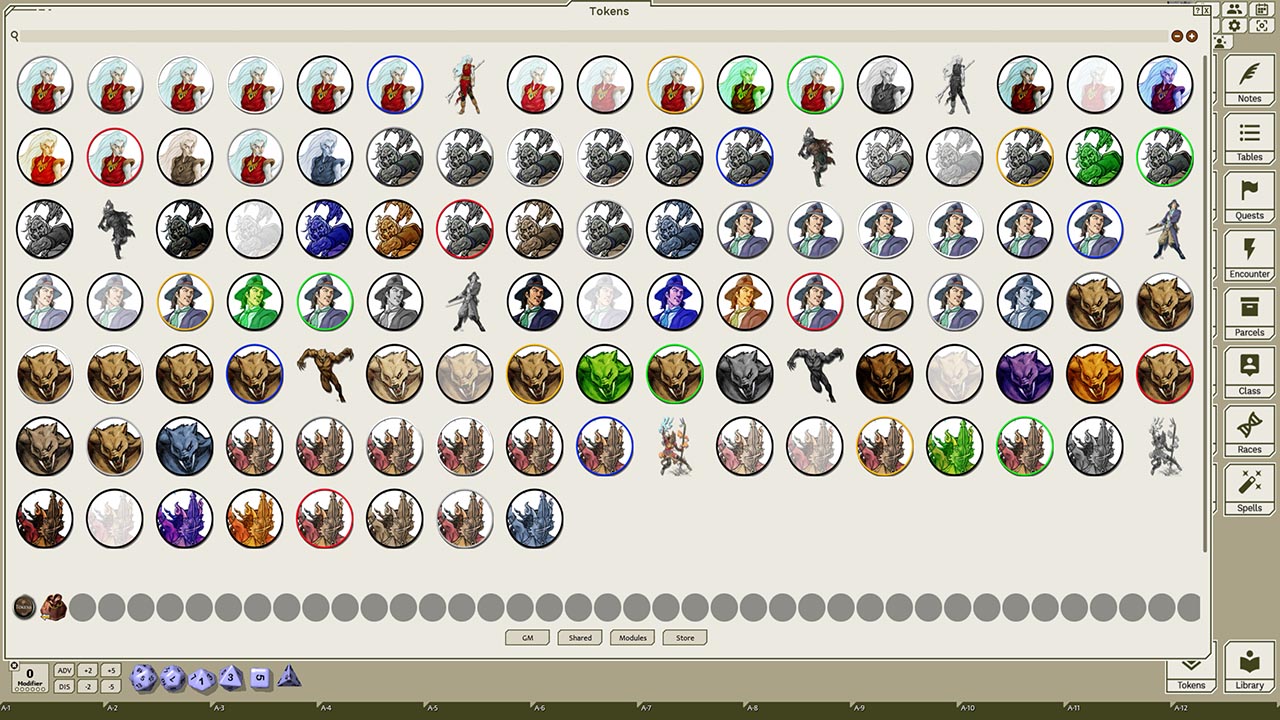The image size is (1280, 720).
Task: Open the Options settings gear
Action: click(x=1234, y=25)
